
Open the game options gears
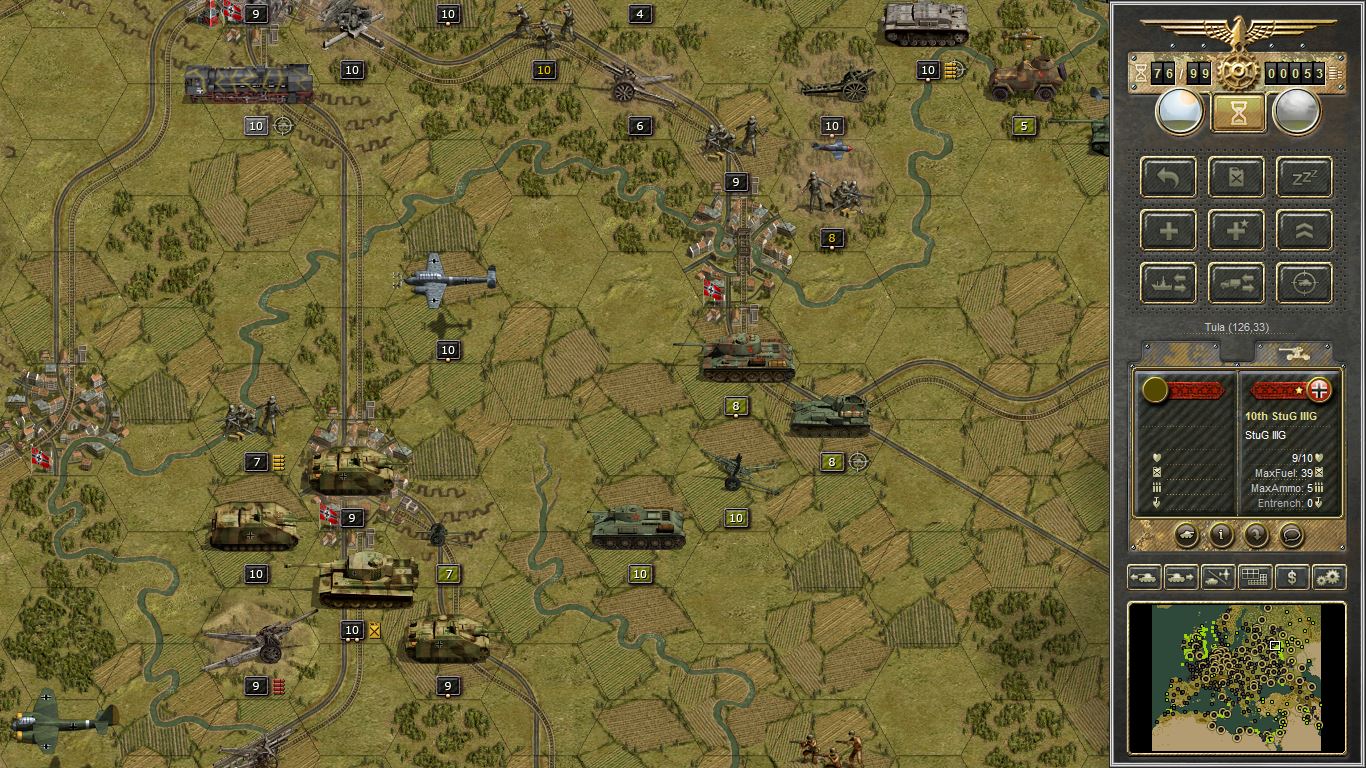1329,577
